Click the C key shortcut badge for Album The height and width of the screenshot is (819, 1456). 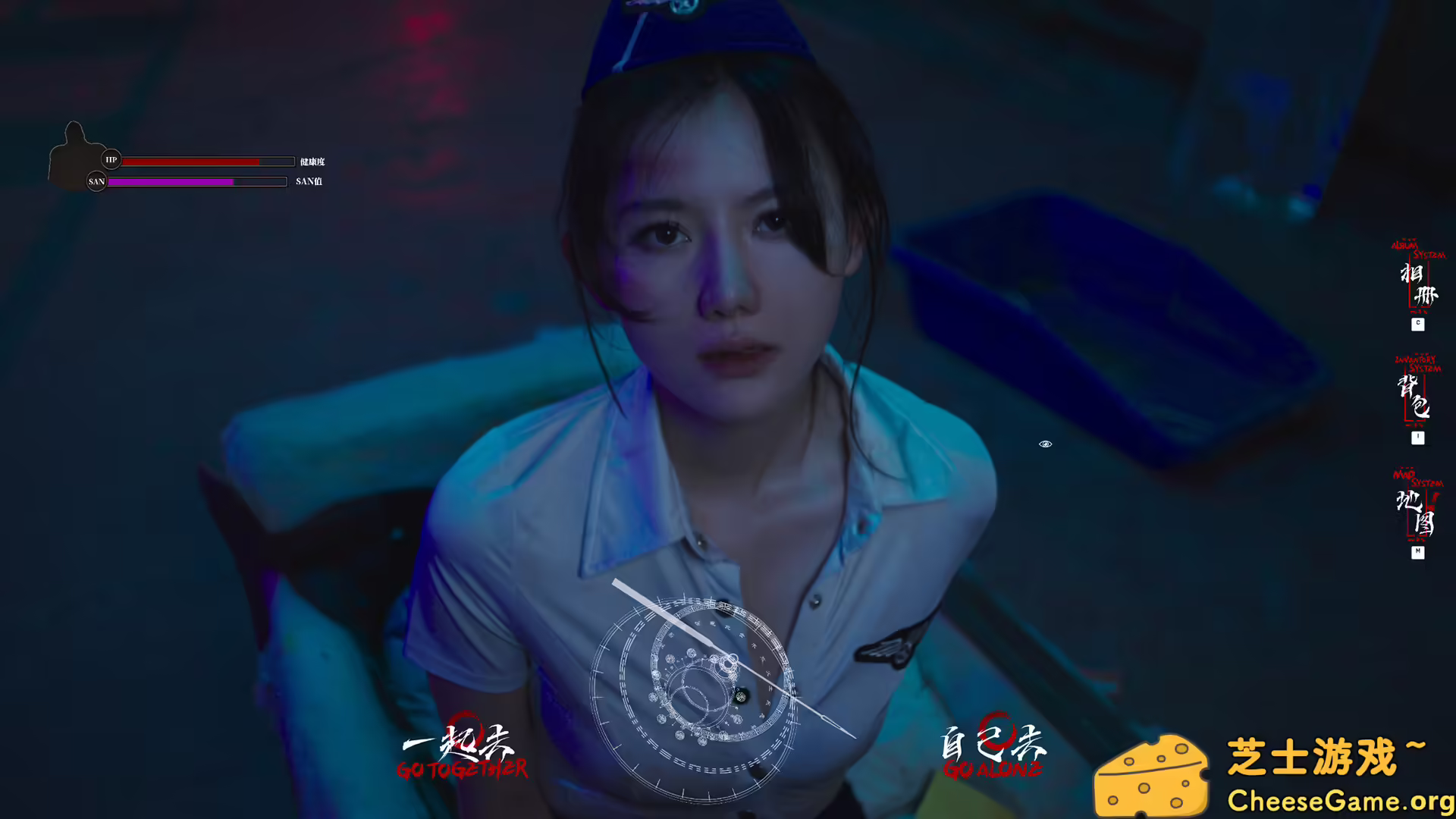[1417, 325]
